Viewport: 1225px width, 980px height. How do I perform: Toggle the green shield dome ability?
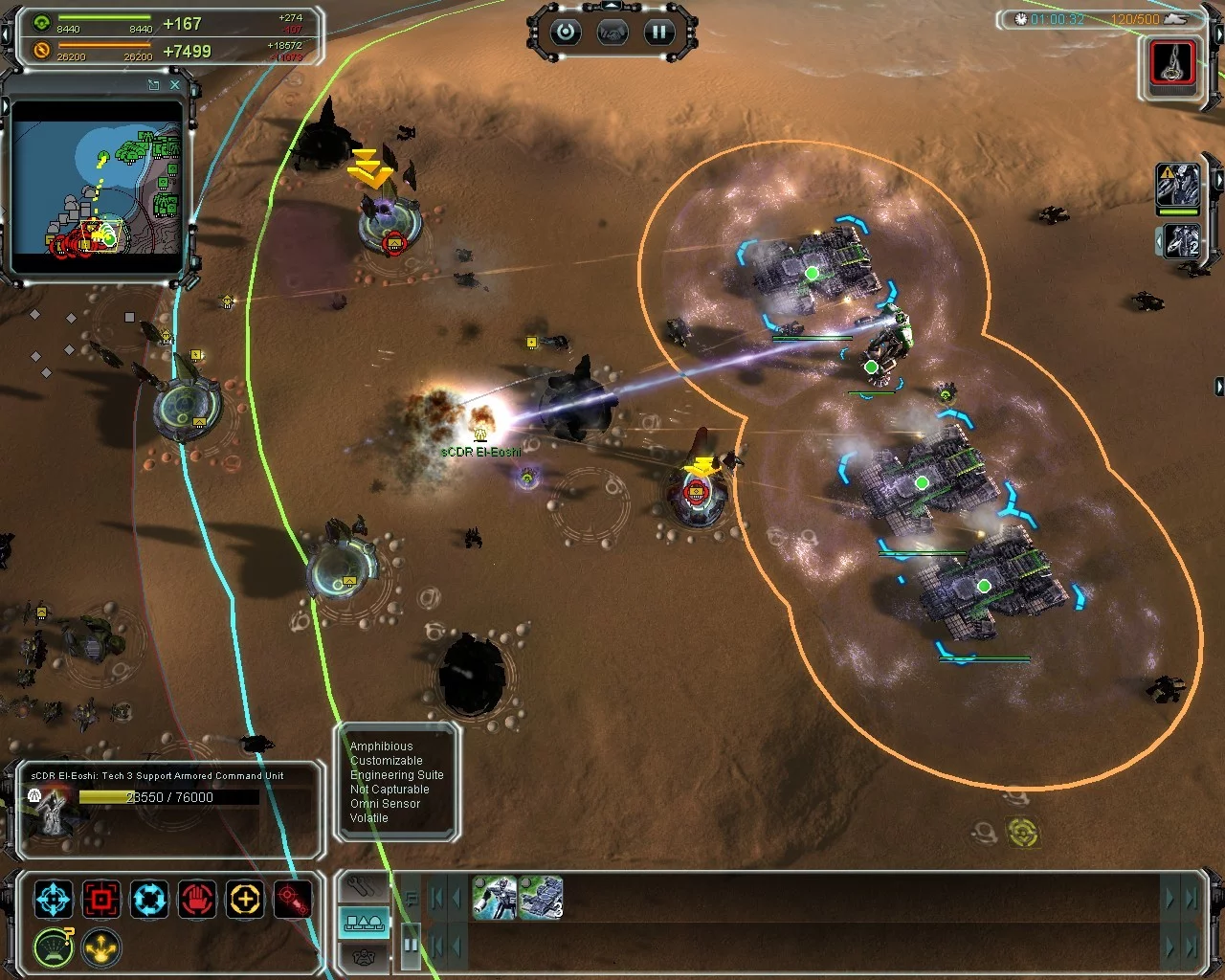(54, 947)
